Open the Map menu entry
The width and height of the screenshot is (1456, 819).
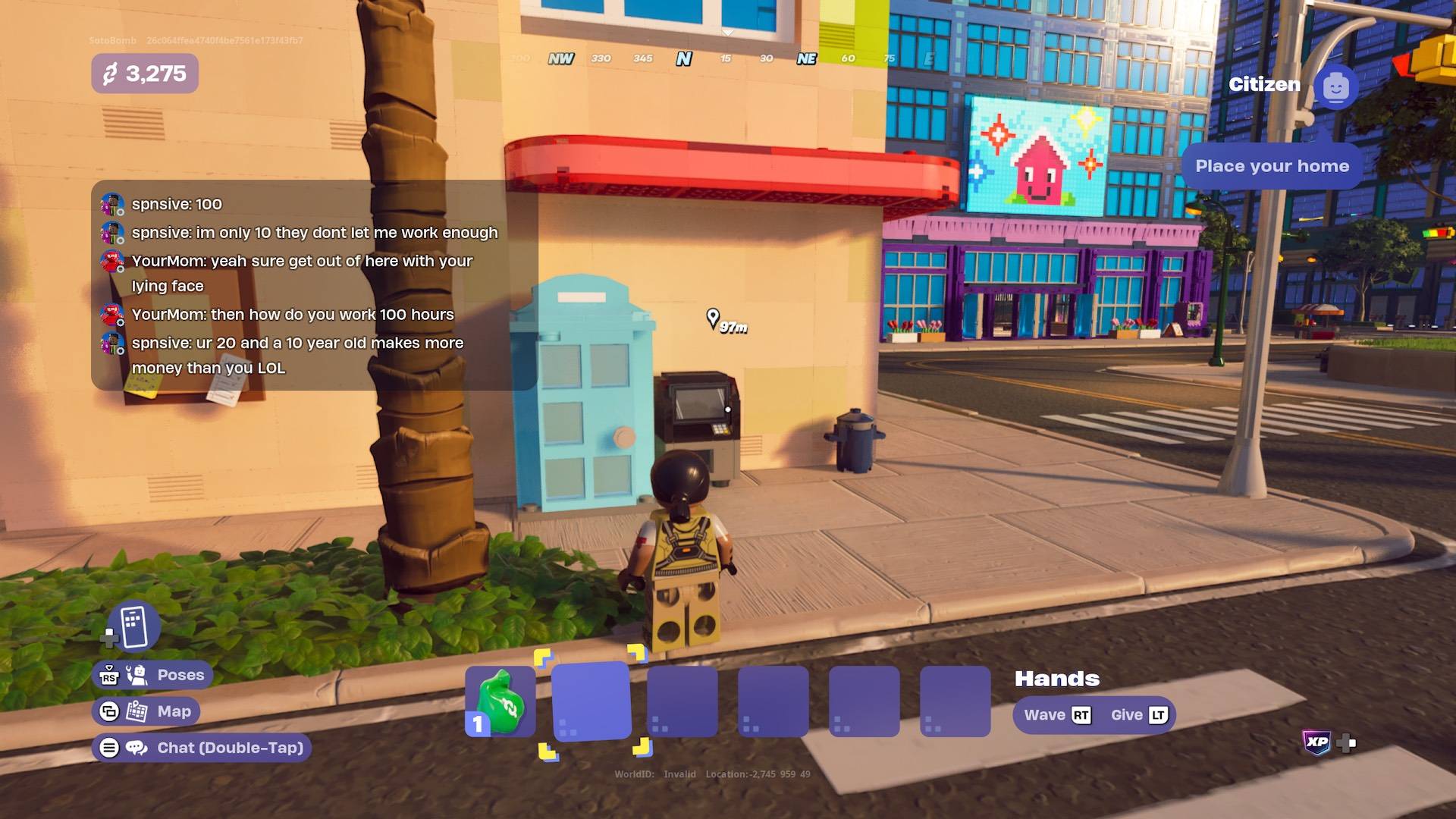[176, 711]
